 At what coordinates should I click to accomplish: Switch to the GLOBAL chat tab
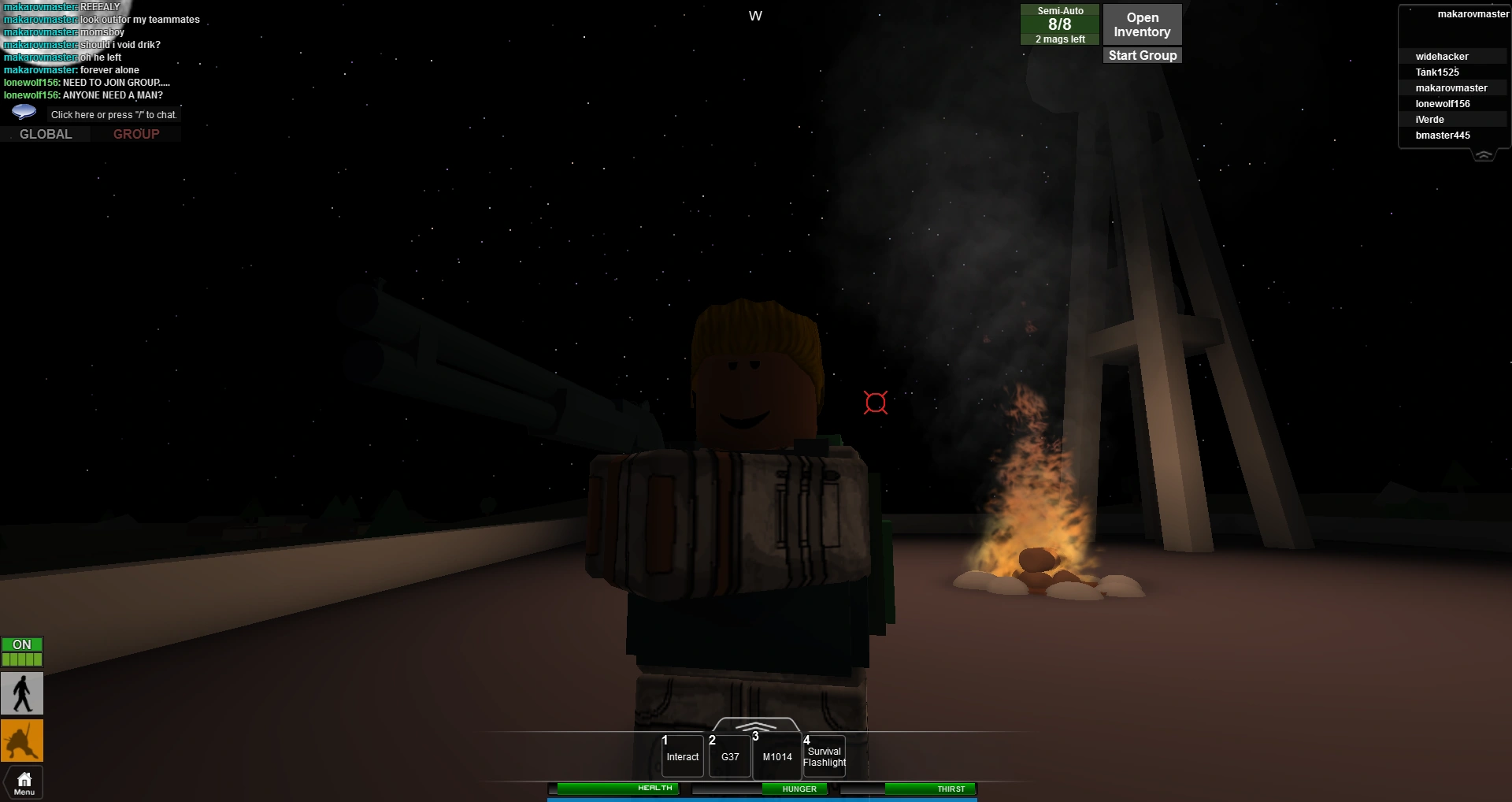click(45, 133)
